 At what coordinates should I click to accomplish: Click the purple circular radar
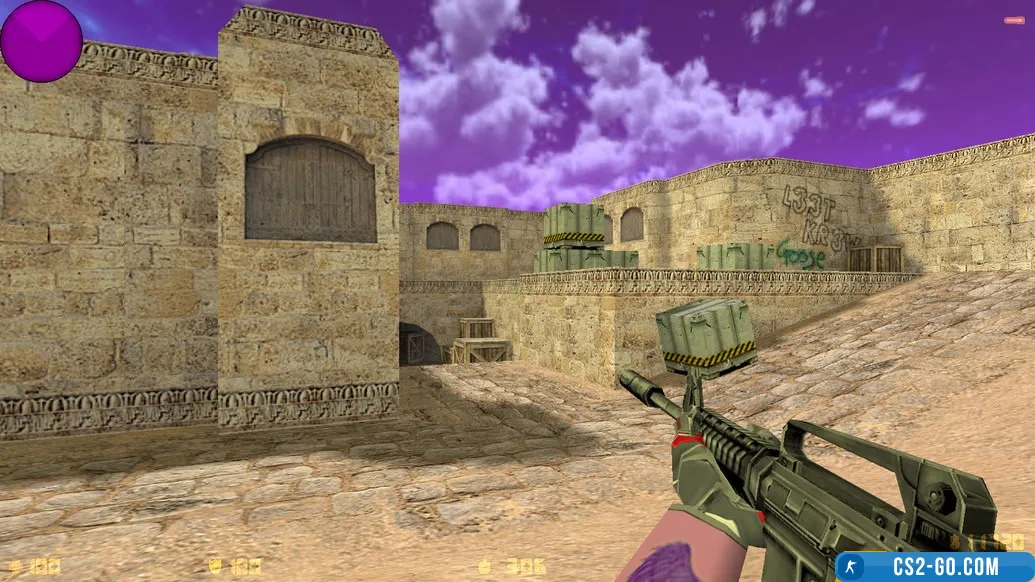tap(41, 41)
